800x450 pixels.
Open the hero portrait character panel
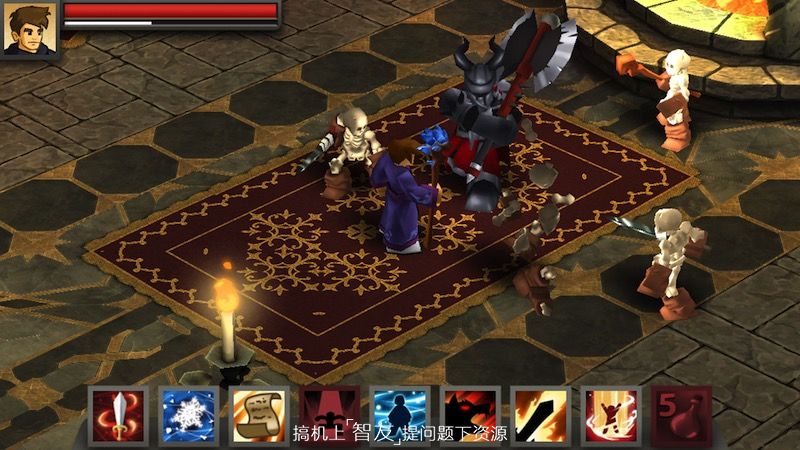(28, 29)
